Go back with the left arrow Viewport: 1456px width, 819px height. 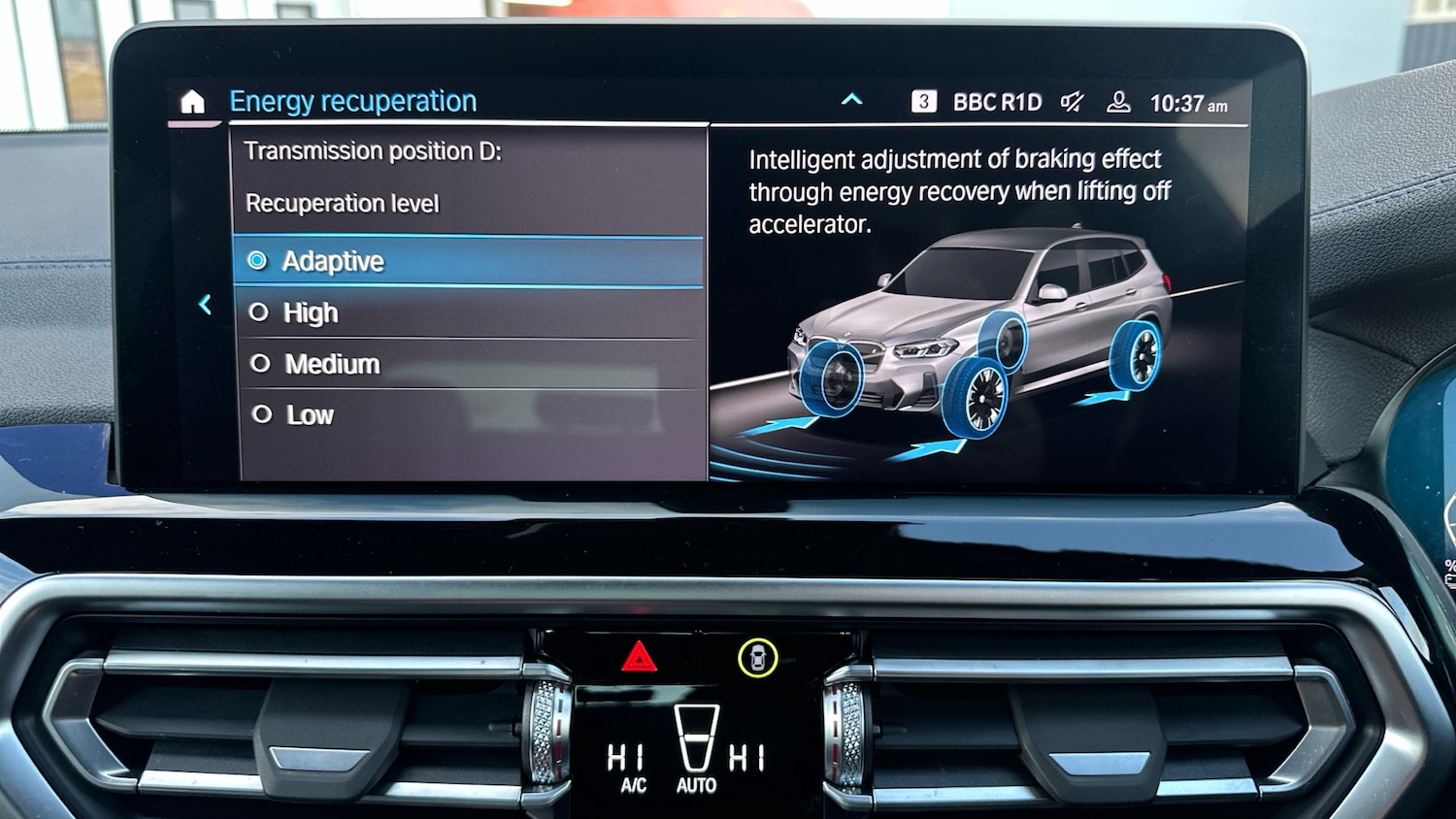206,305
